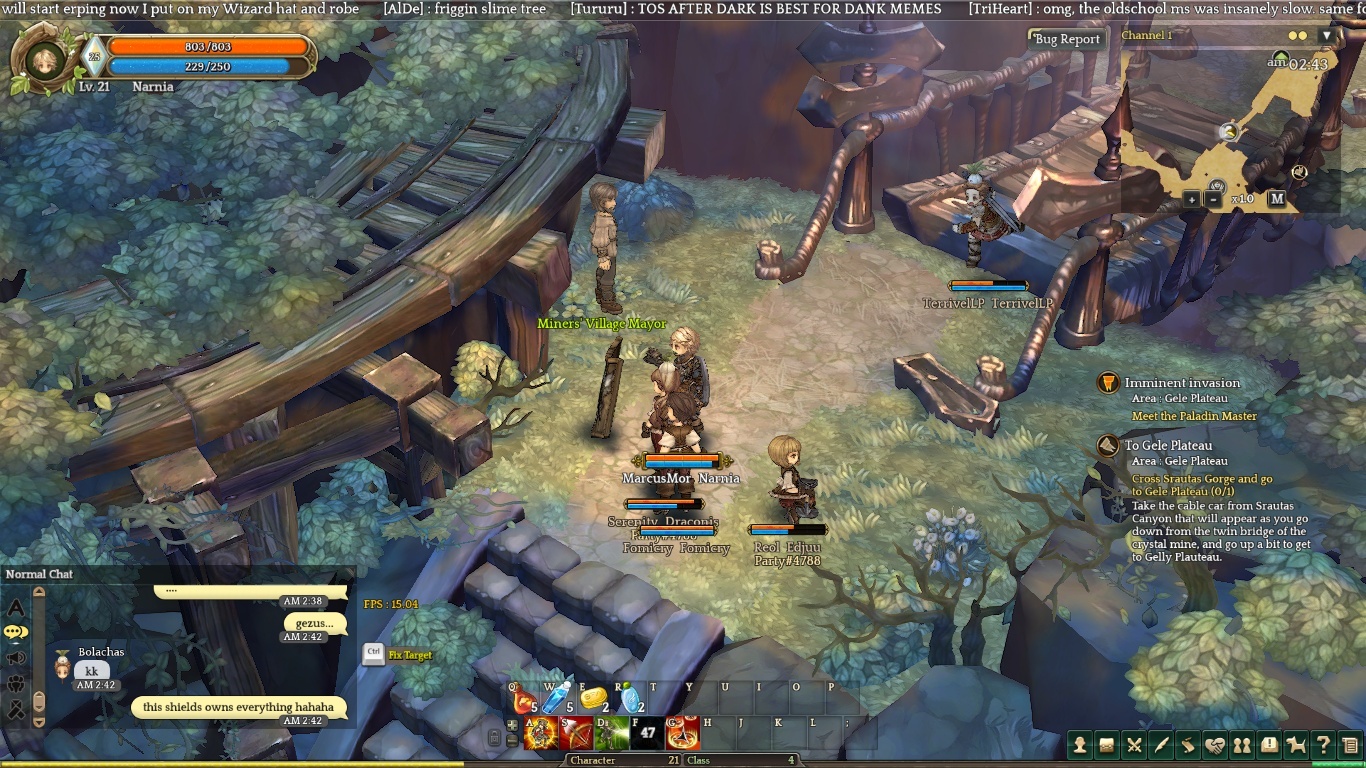Activate the green archer skill
The image size is (1366, 768).
pyautogui.click(x=611, y=734)
